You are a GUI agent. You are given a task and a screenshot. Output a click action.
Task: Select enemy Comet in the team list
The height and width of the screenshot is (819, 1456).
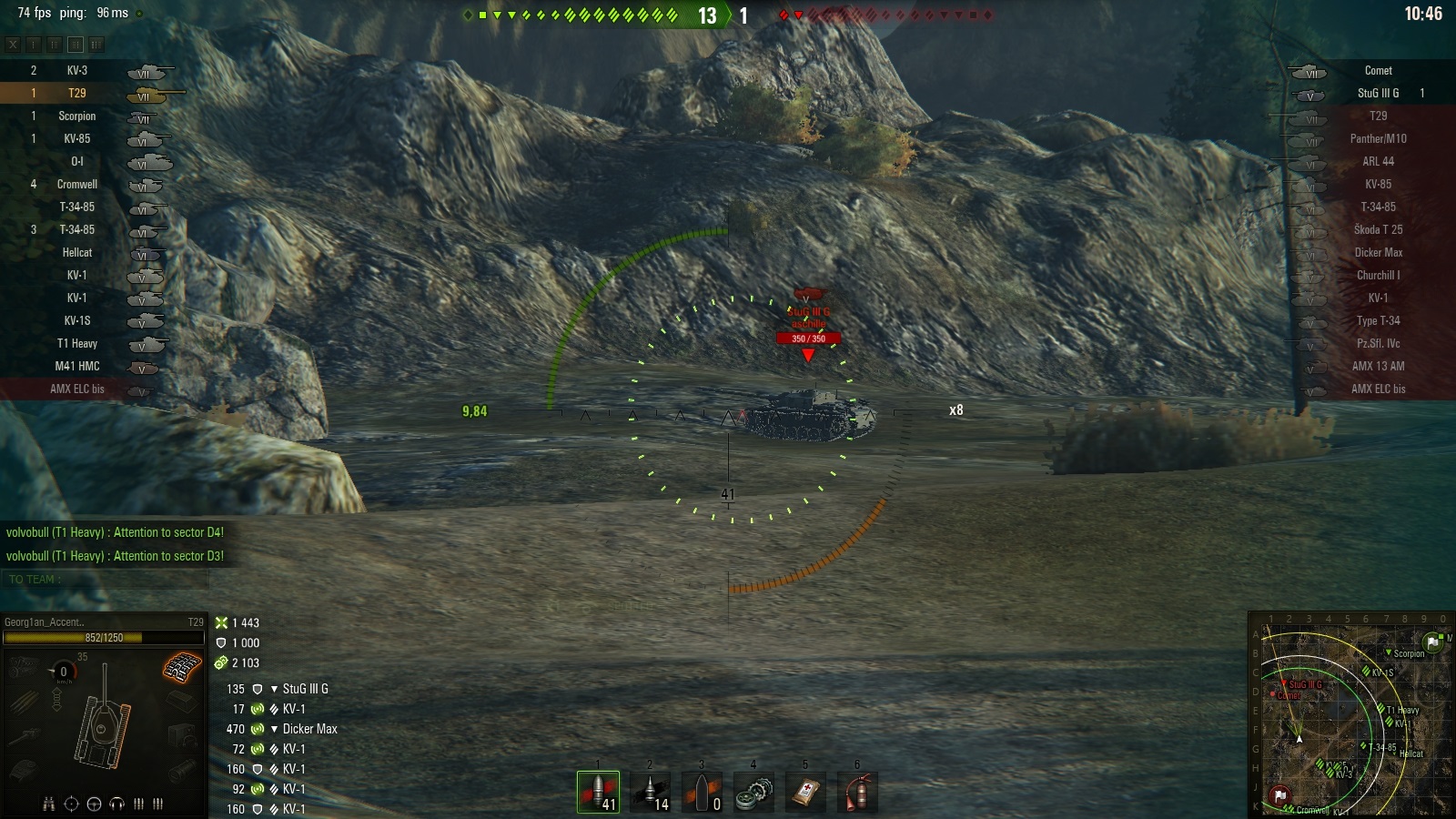pyautogui.click(x=1378, y=70)
